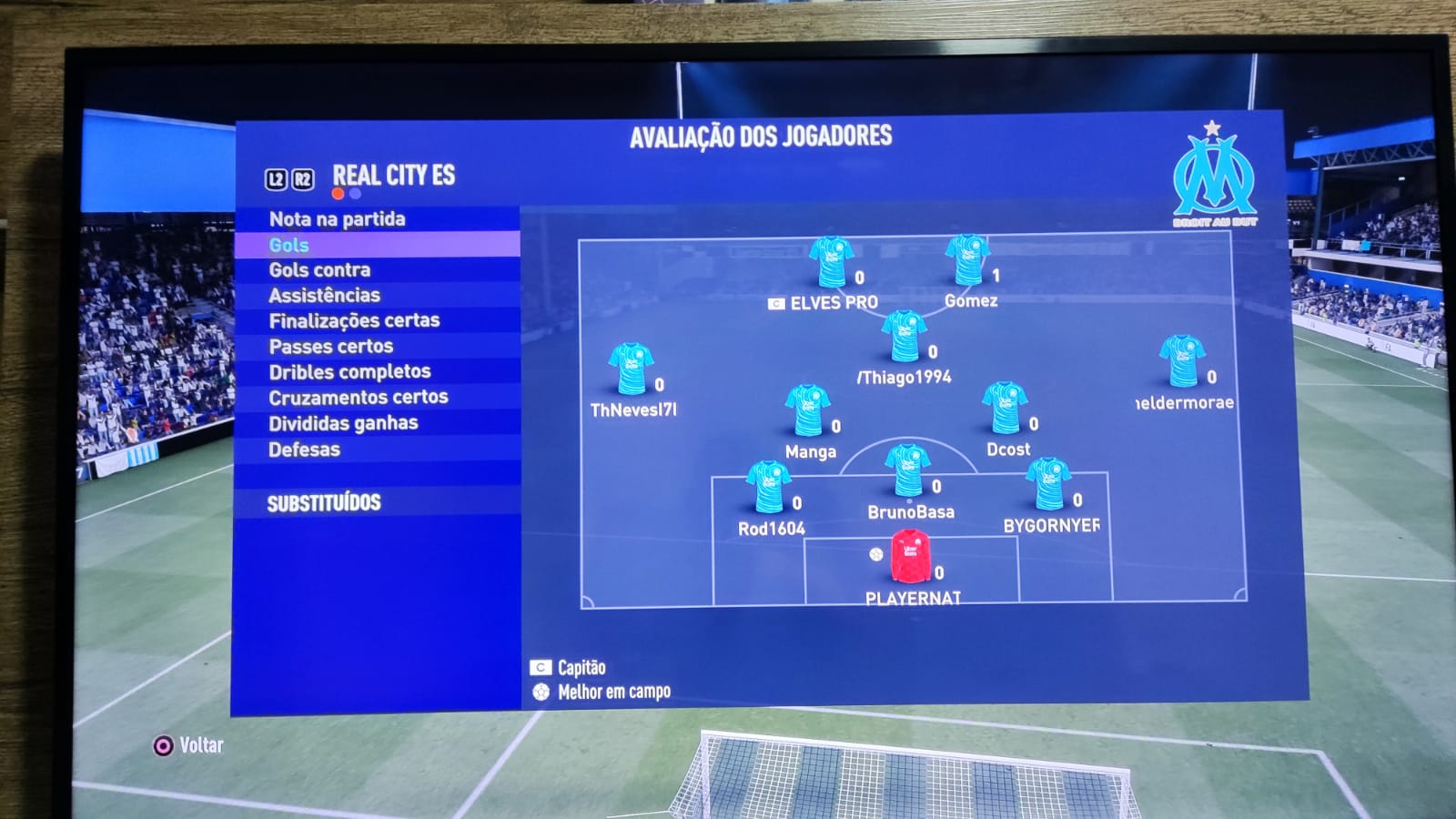This screenshot has width=1456, height=819.
Task: Open the Assistências stat view
Action: pos(324,296)
